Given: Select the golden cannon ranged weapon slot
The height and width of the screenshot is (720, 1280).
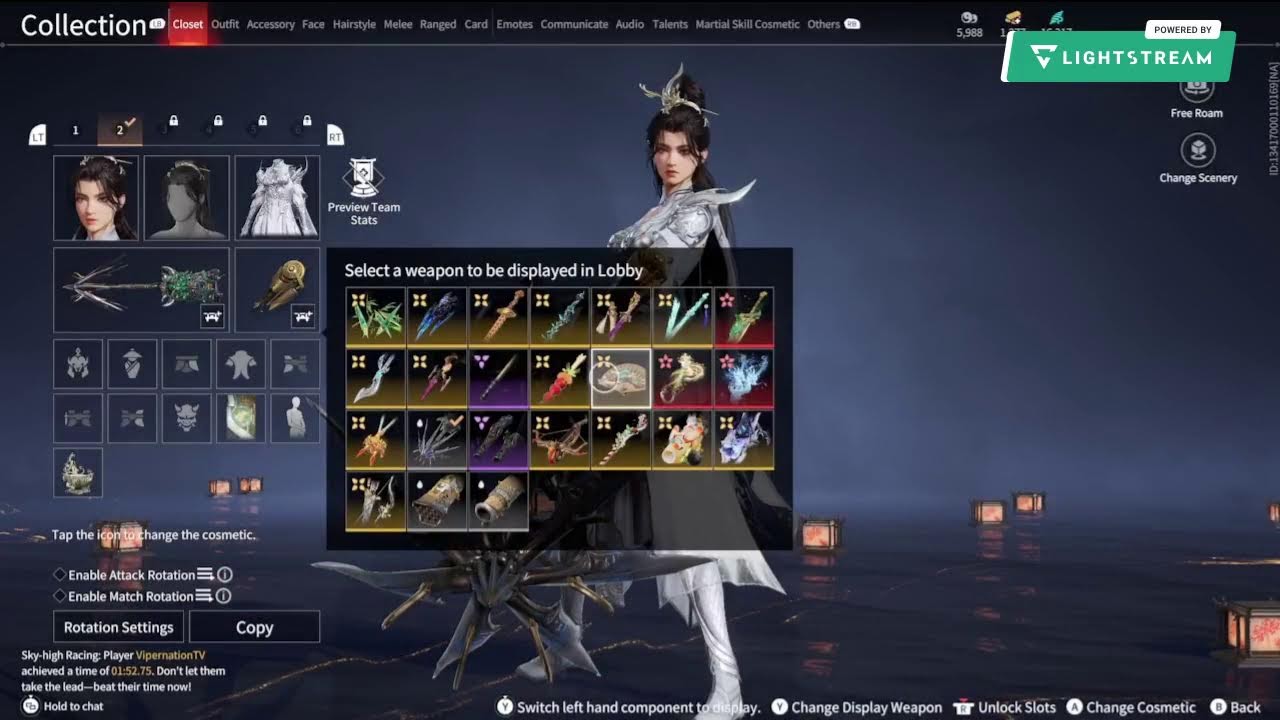Looking at the screenshot, I should 277,290.
